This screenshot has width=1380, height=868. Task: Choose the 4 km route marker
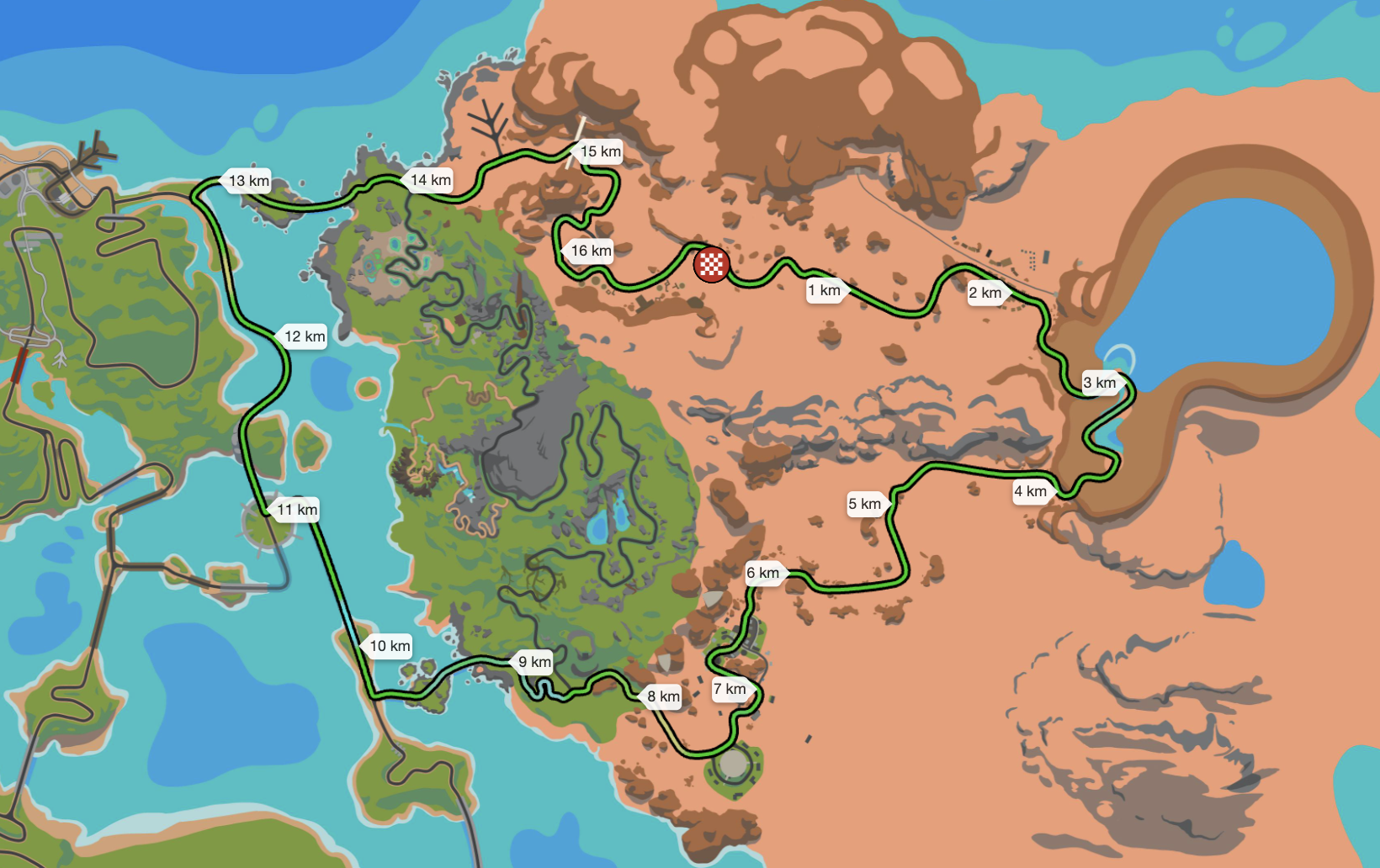(x=1032, y=491)
